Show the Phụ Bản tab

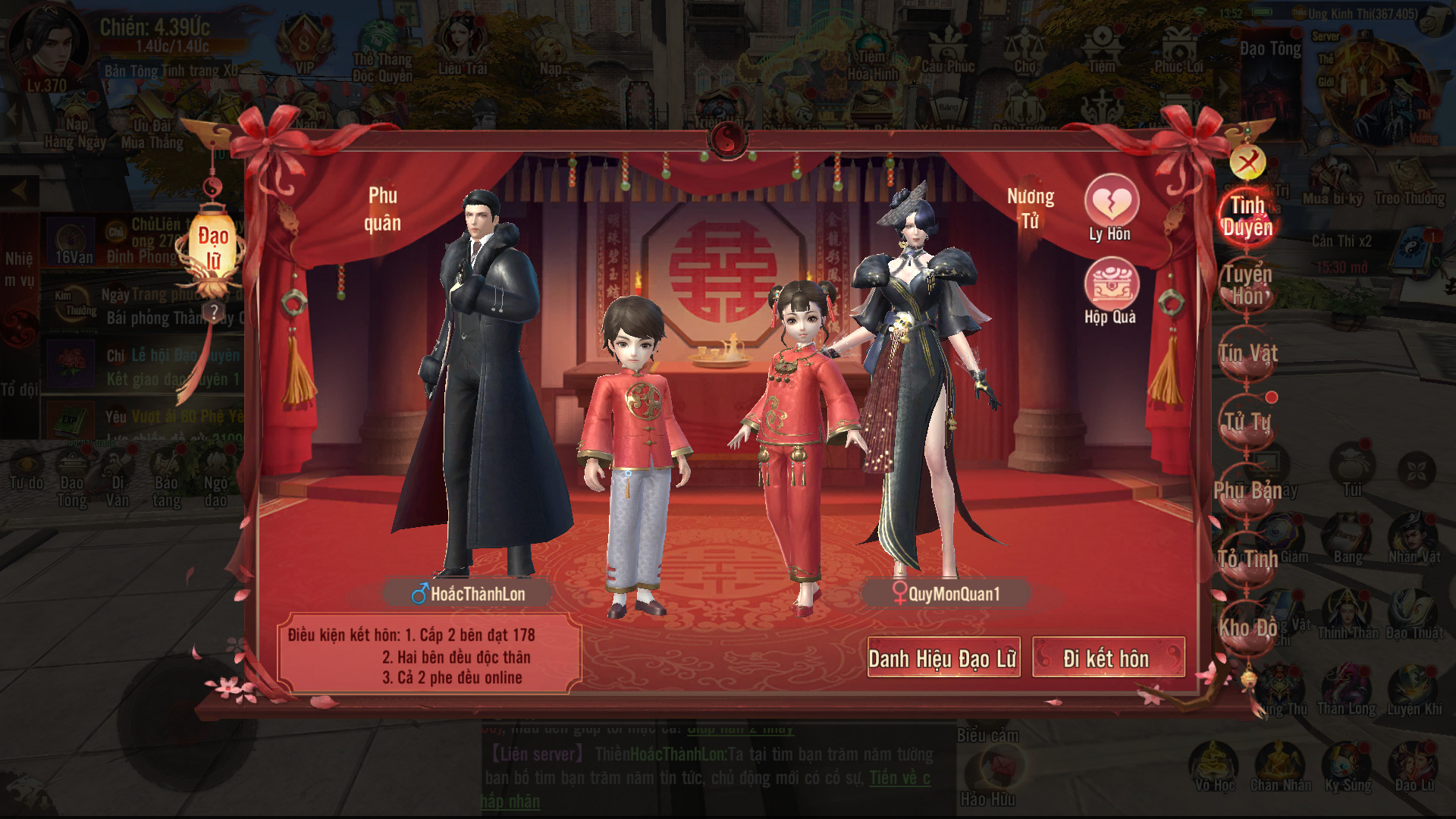1247,491
